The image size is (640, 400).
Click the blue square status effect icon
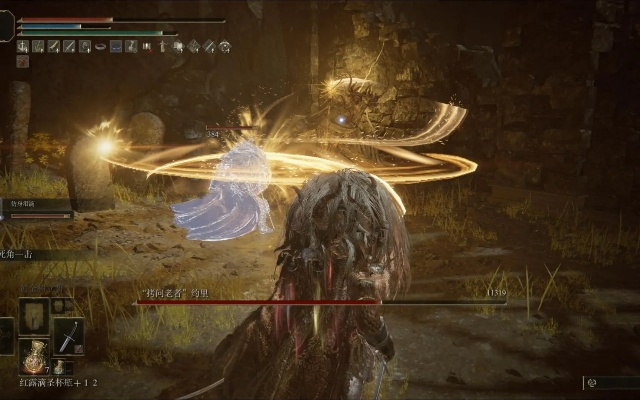pyautogui.click(x=116, y=46)
